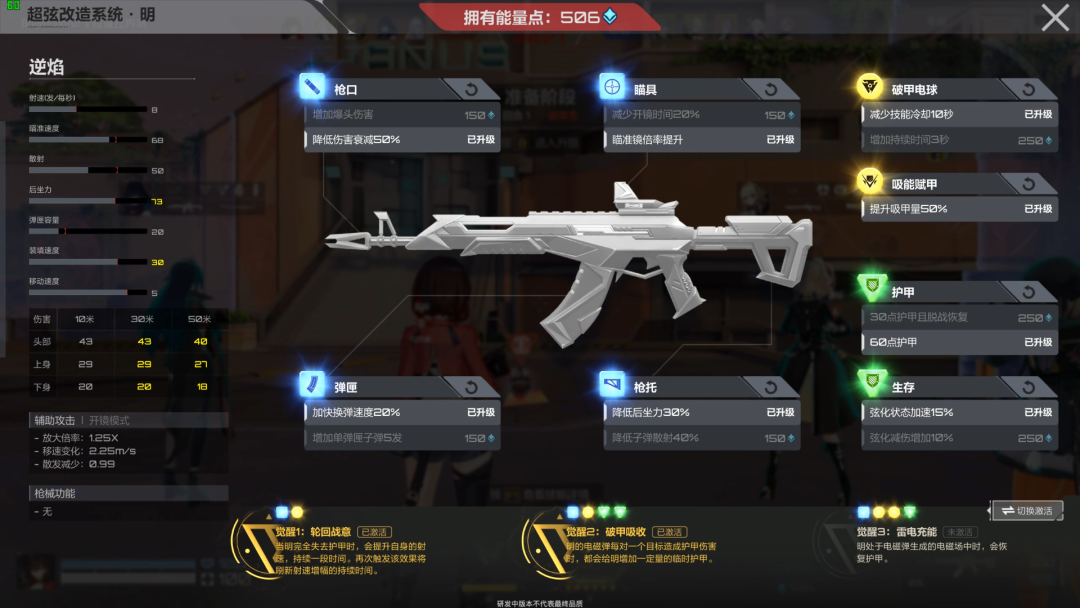
Task: Reset the 破甲电球 skill upgrades
Action: (x=1029, y=90)
